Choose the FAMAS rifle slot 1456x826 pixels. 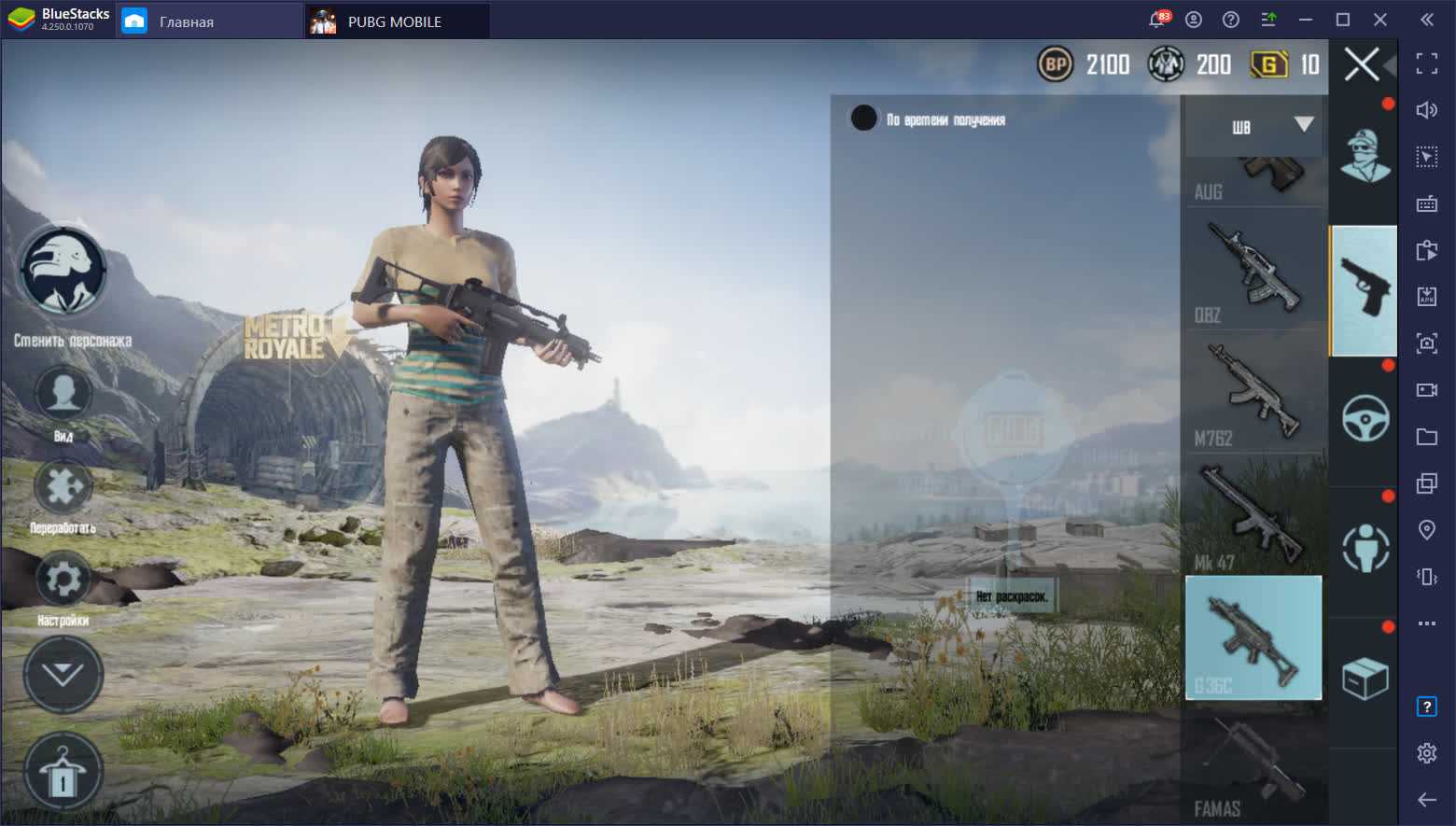[x=1253, y=762]
